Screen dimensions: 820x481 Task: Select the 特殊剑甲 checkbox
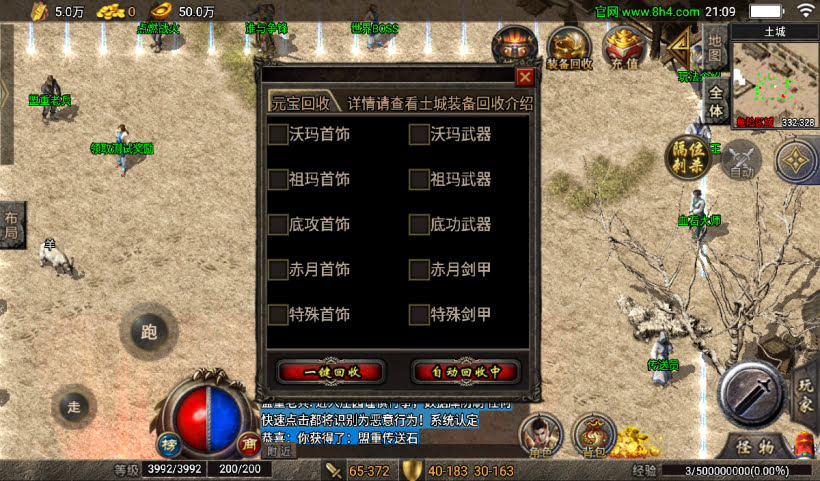click(419, 315)
